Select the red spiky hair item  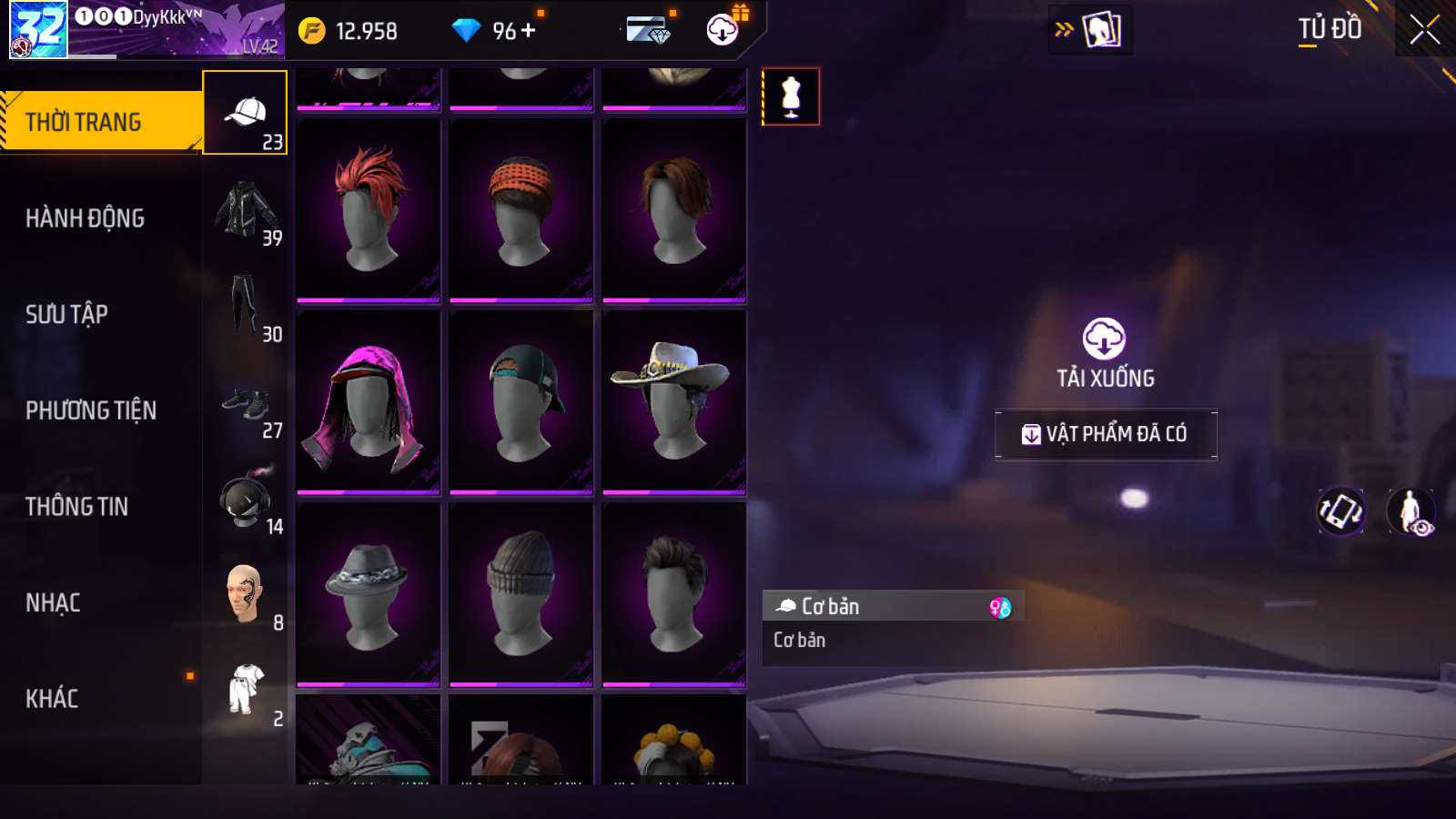369,209
